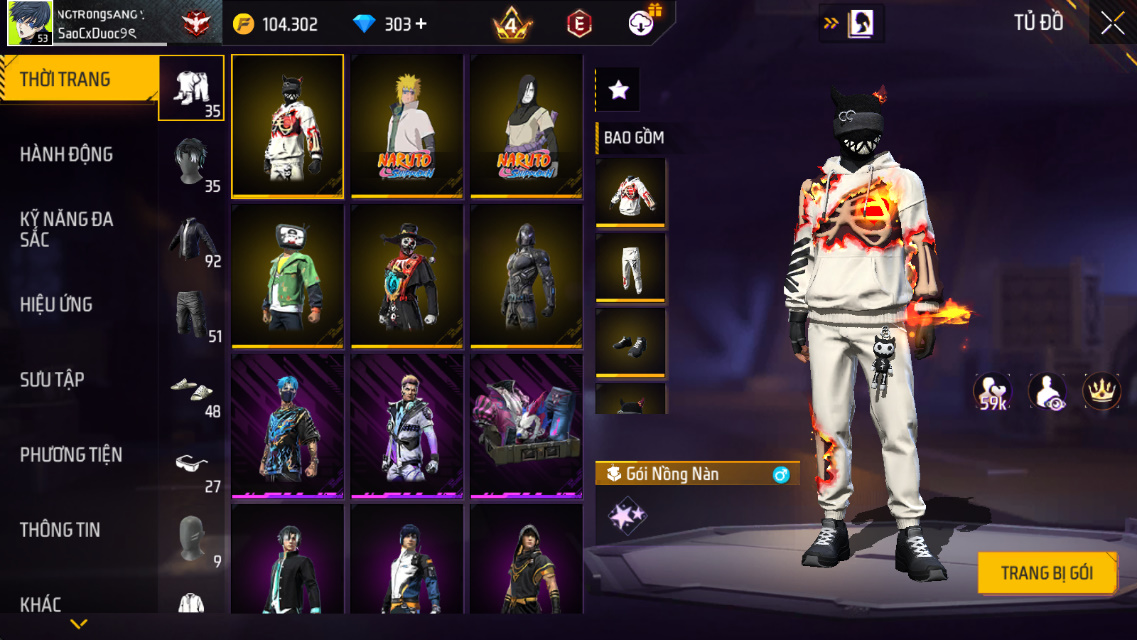1137x640 pixels.
Task: Select the Kỹ Năng Đa Sắc category
Action: tap(67, 229)
